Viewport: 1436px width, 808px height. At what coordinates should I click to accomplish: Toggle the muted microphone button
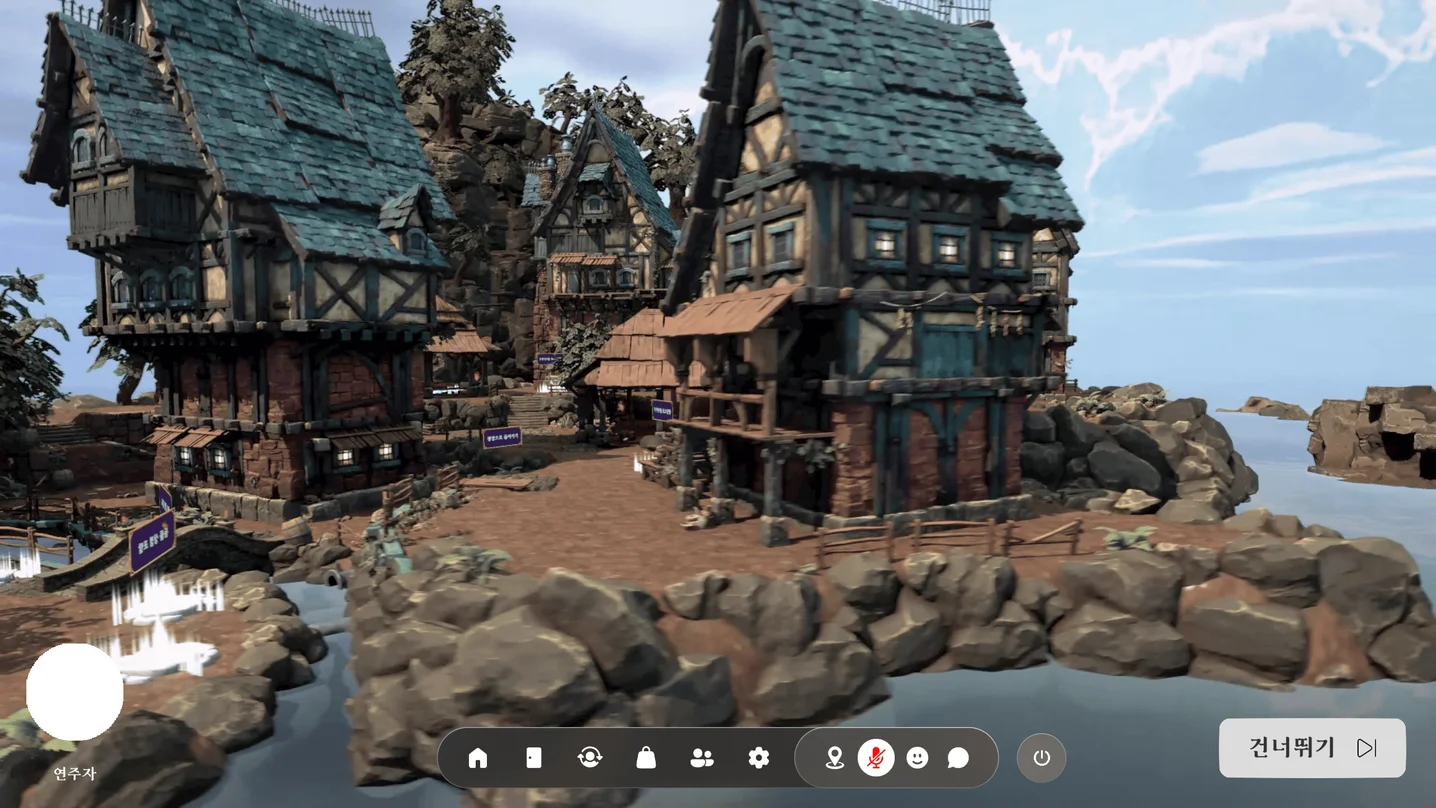(x=876, y=758)
